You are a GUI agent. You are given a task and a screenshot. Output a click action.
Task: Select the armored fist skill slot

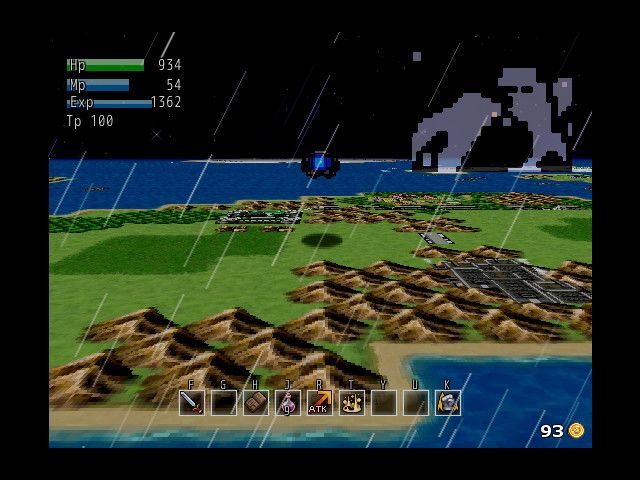click(448, 403)
